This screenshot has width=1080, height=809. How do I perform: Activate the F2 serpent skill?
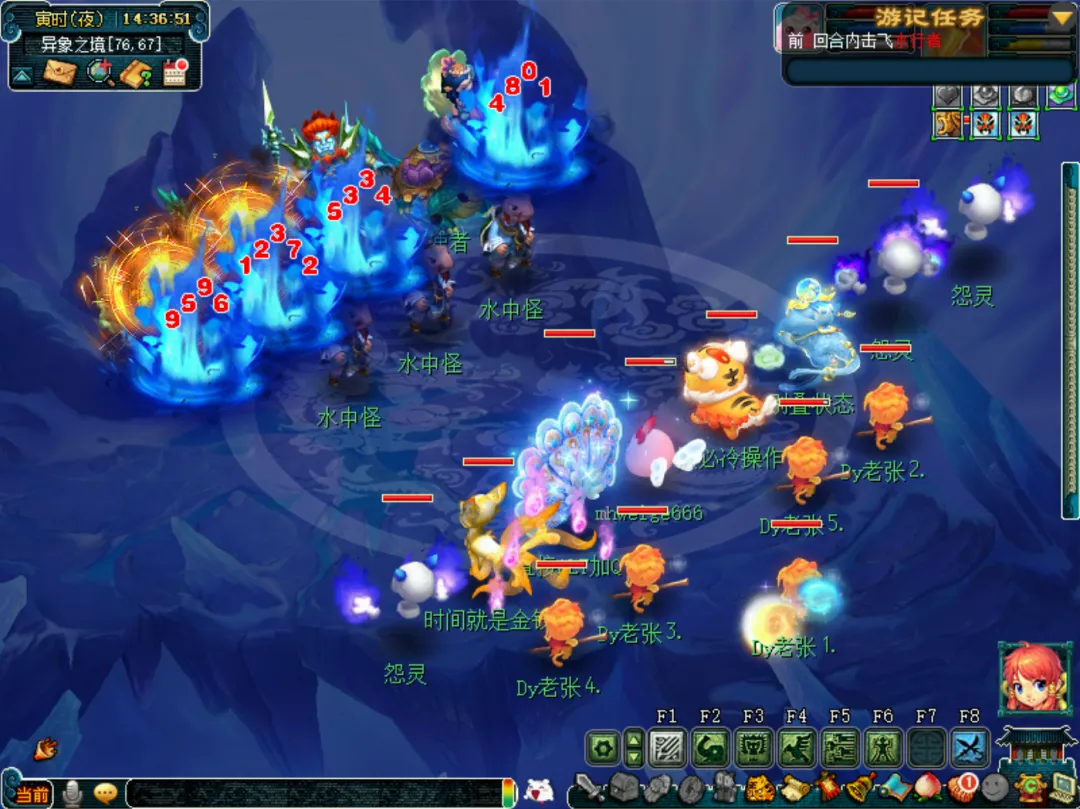click(x=710, y=747)
